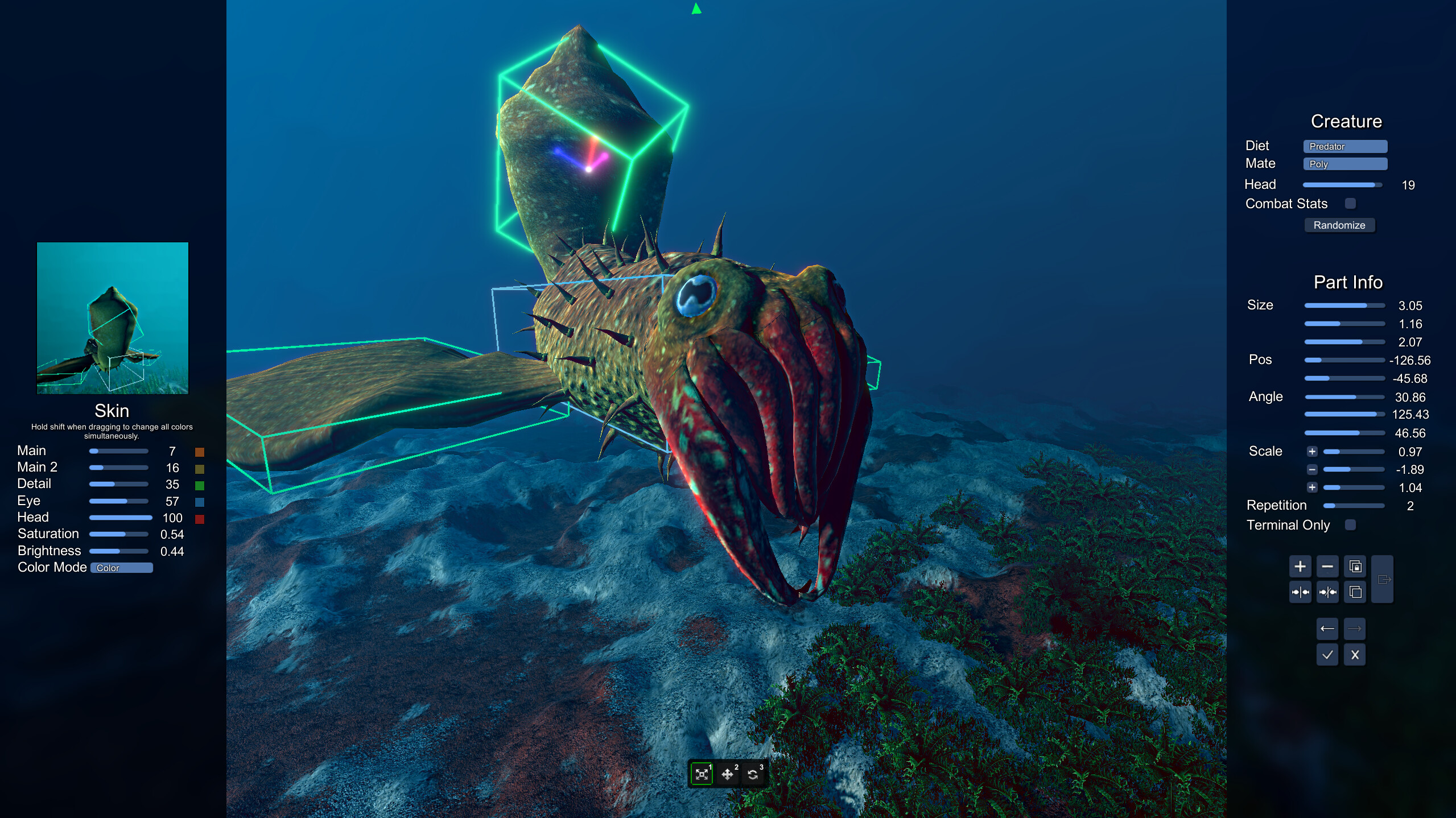Click the export part icon with arrow
This screenshot has height=818, width=1456.
pos(1381,579)
